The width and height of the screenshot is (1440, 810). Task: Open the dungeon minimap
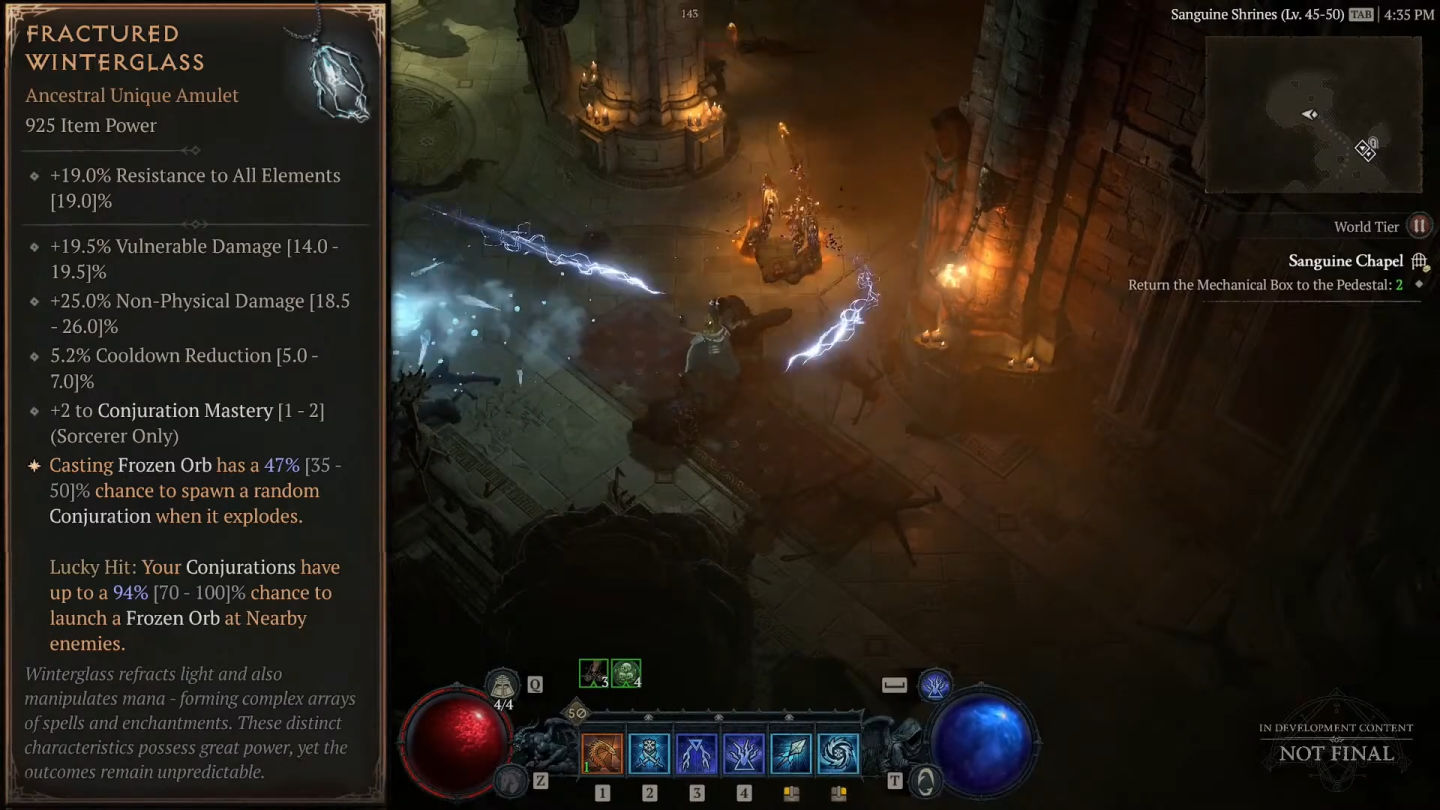[1312, 114]
